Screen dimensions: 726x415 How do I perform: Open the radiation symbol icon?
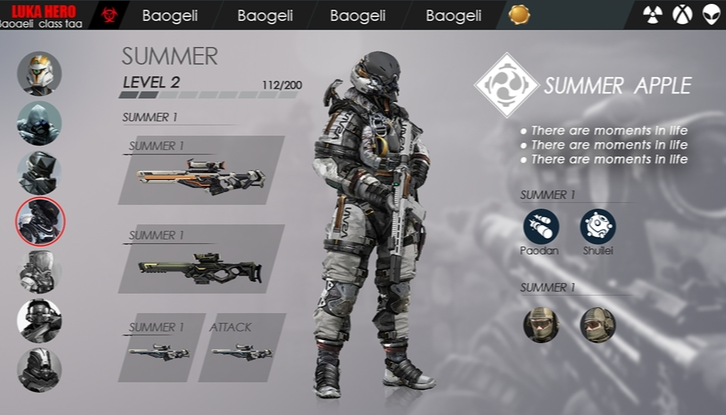pos(652,15)
